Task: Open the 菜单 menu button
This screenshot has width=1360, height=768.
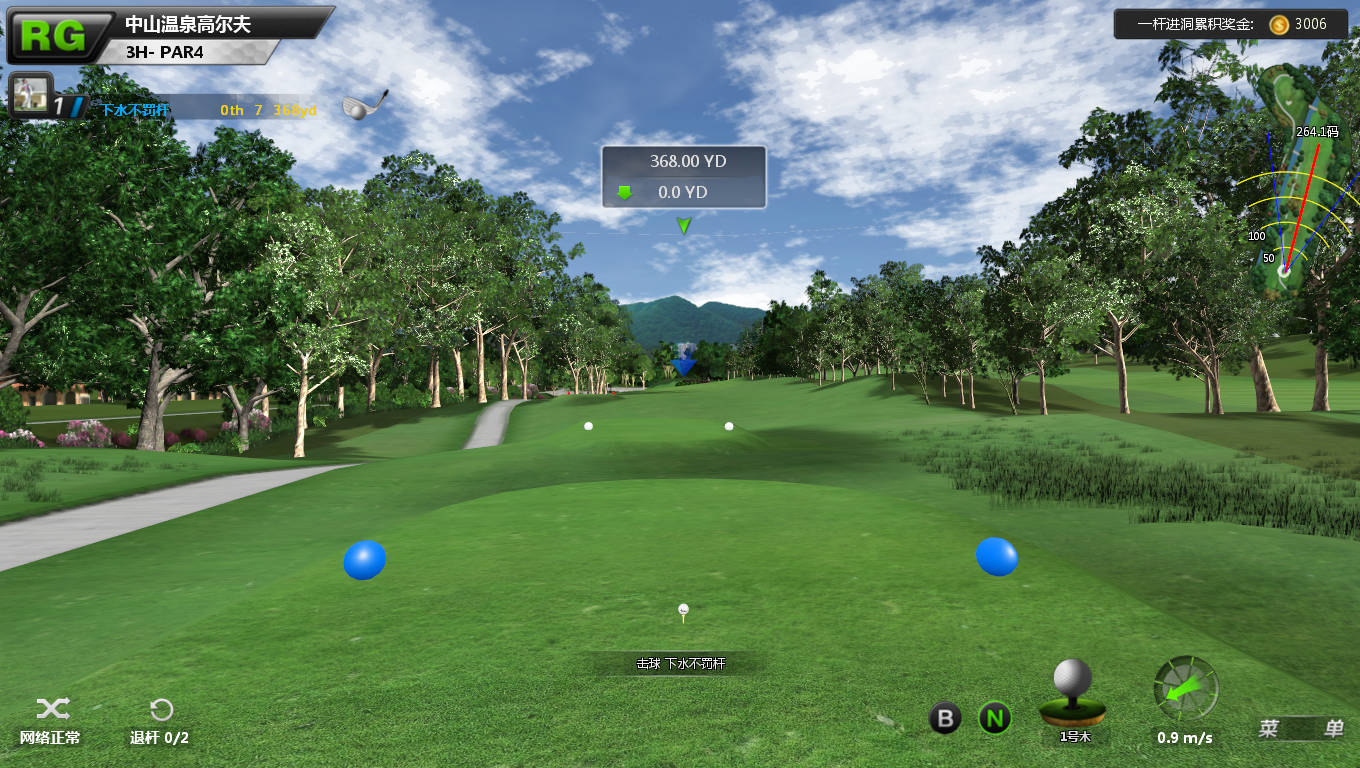Action: [x=1300, y=729]
